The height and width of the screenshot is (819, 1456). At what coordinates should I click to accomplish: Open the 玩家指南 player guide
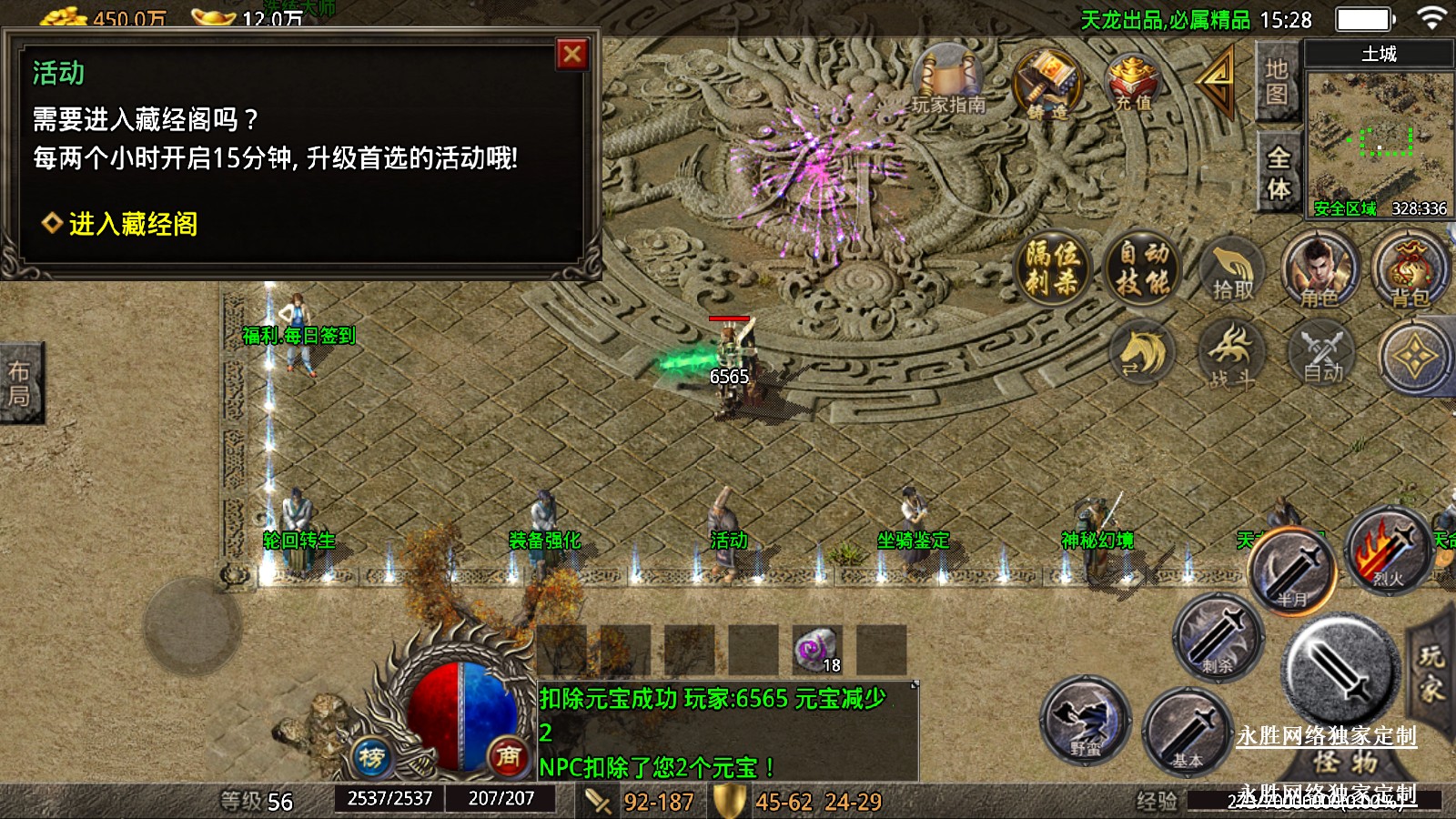948,84
